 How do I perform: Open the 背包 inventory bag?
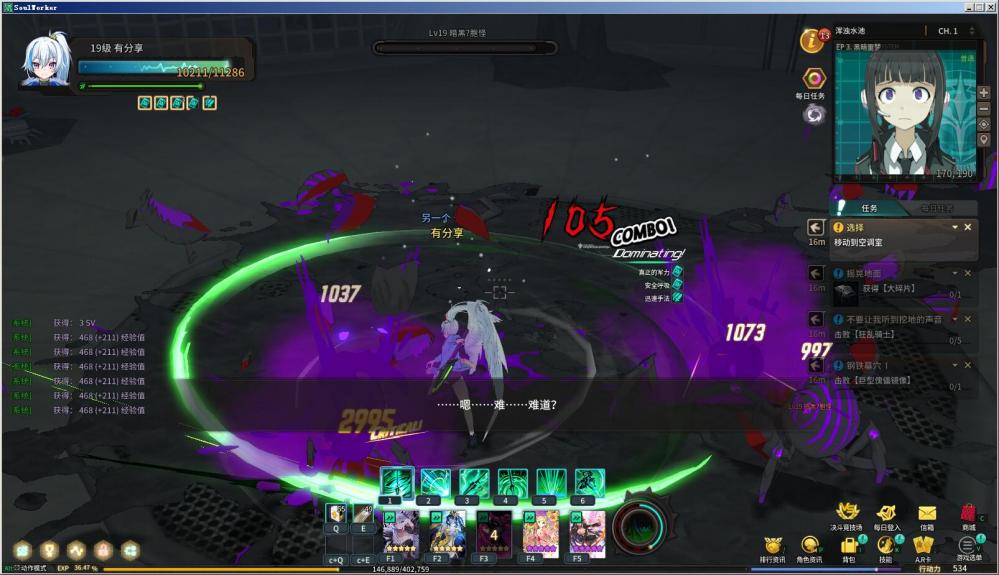click(849, 546)
